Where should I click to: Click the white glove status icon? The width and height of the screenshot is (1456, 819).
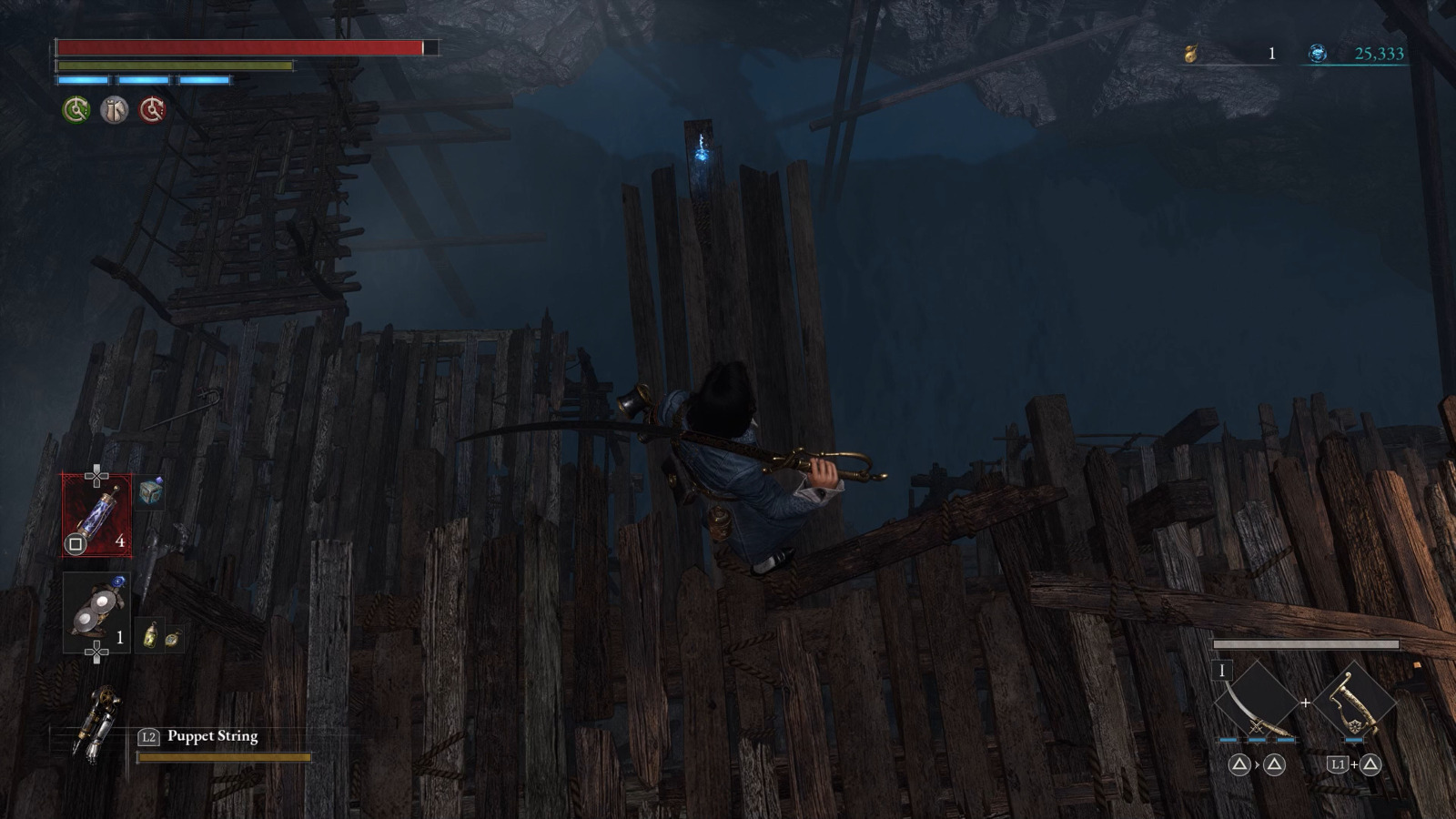pos(113,110)
